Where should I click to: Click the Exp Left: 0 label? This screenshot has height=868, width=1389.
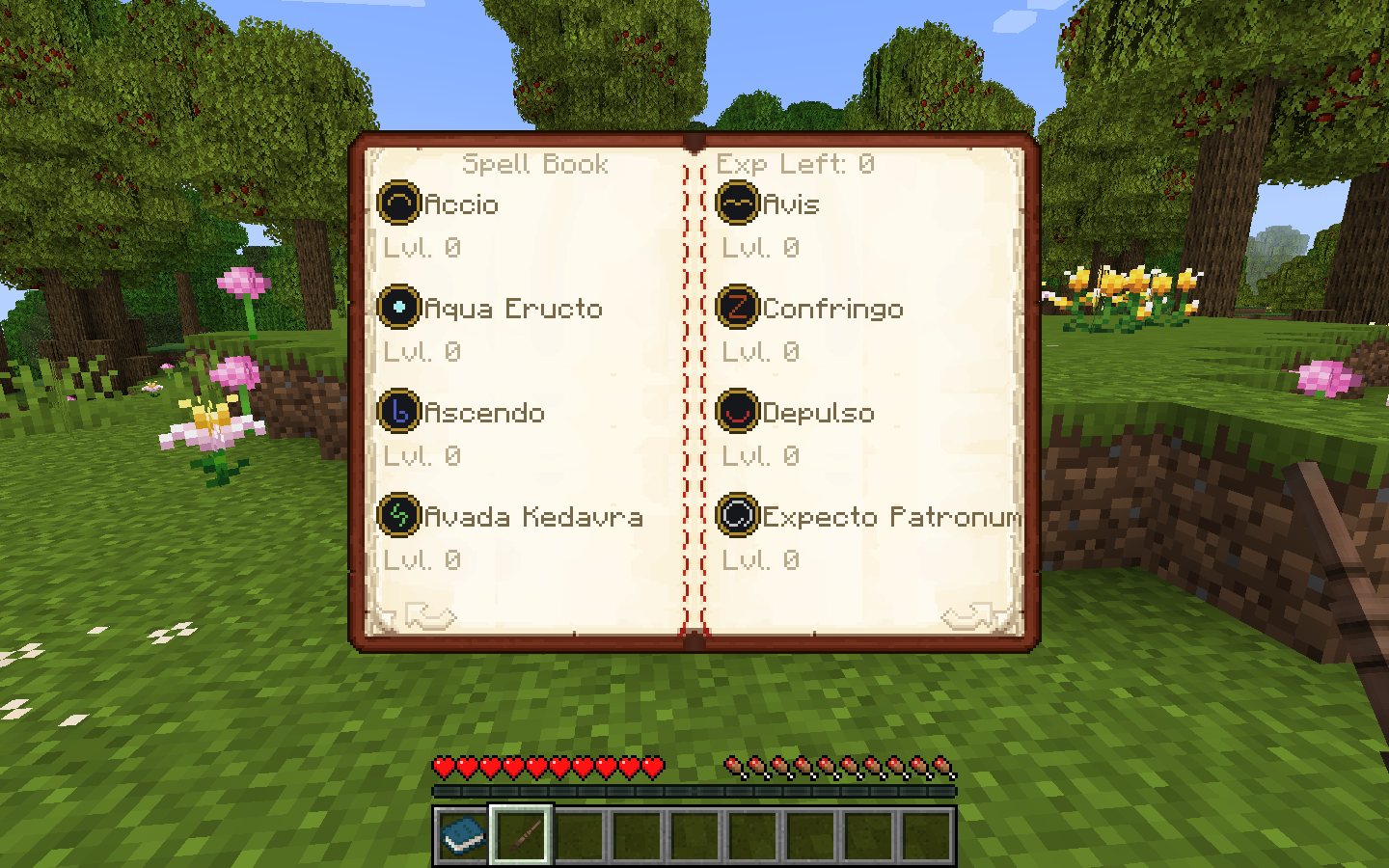coord(797,164)
